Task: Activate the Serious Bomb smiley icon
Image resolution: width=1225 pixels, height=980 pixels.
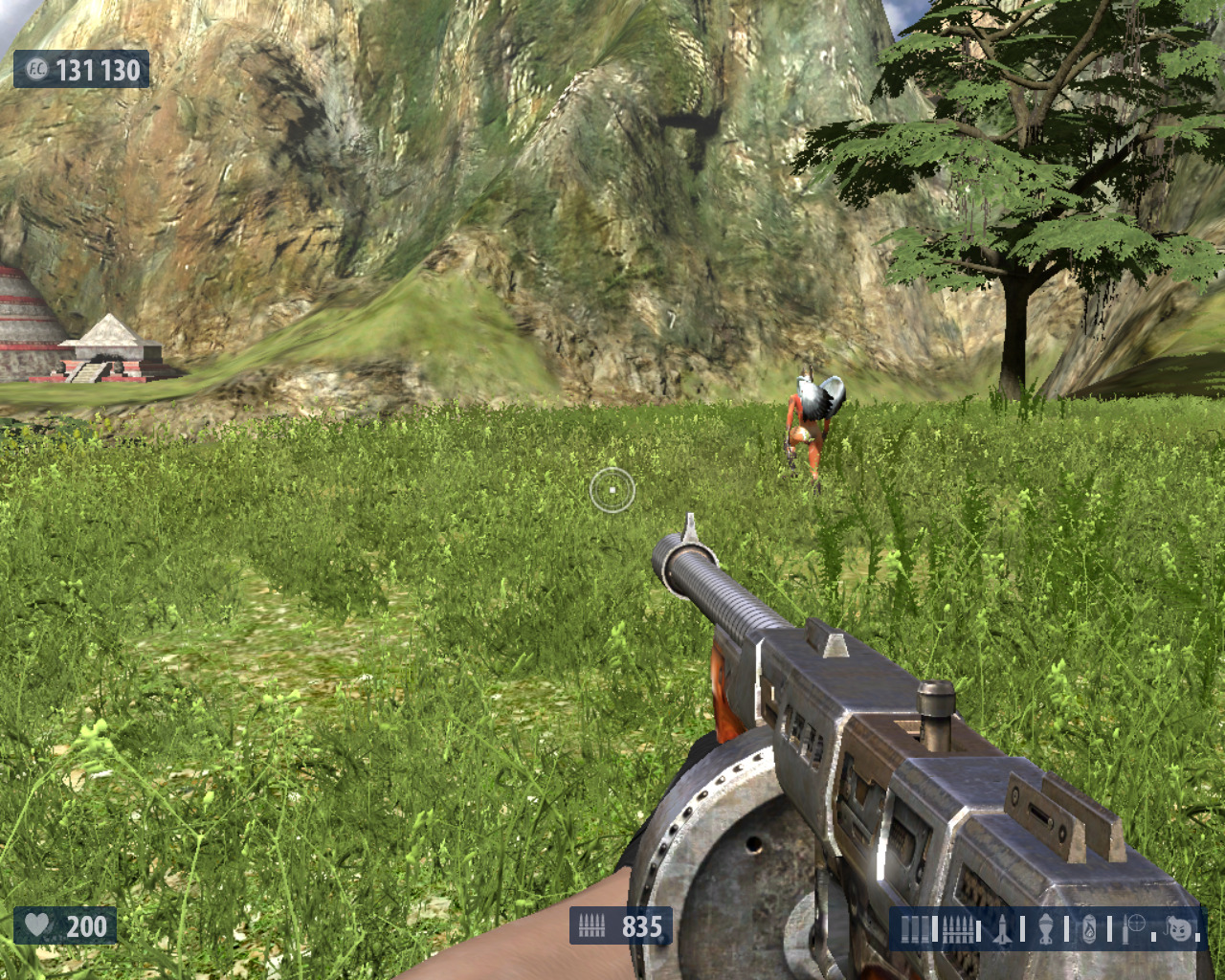Action: click(1180, 928)
